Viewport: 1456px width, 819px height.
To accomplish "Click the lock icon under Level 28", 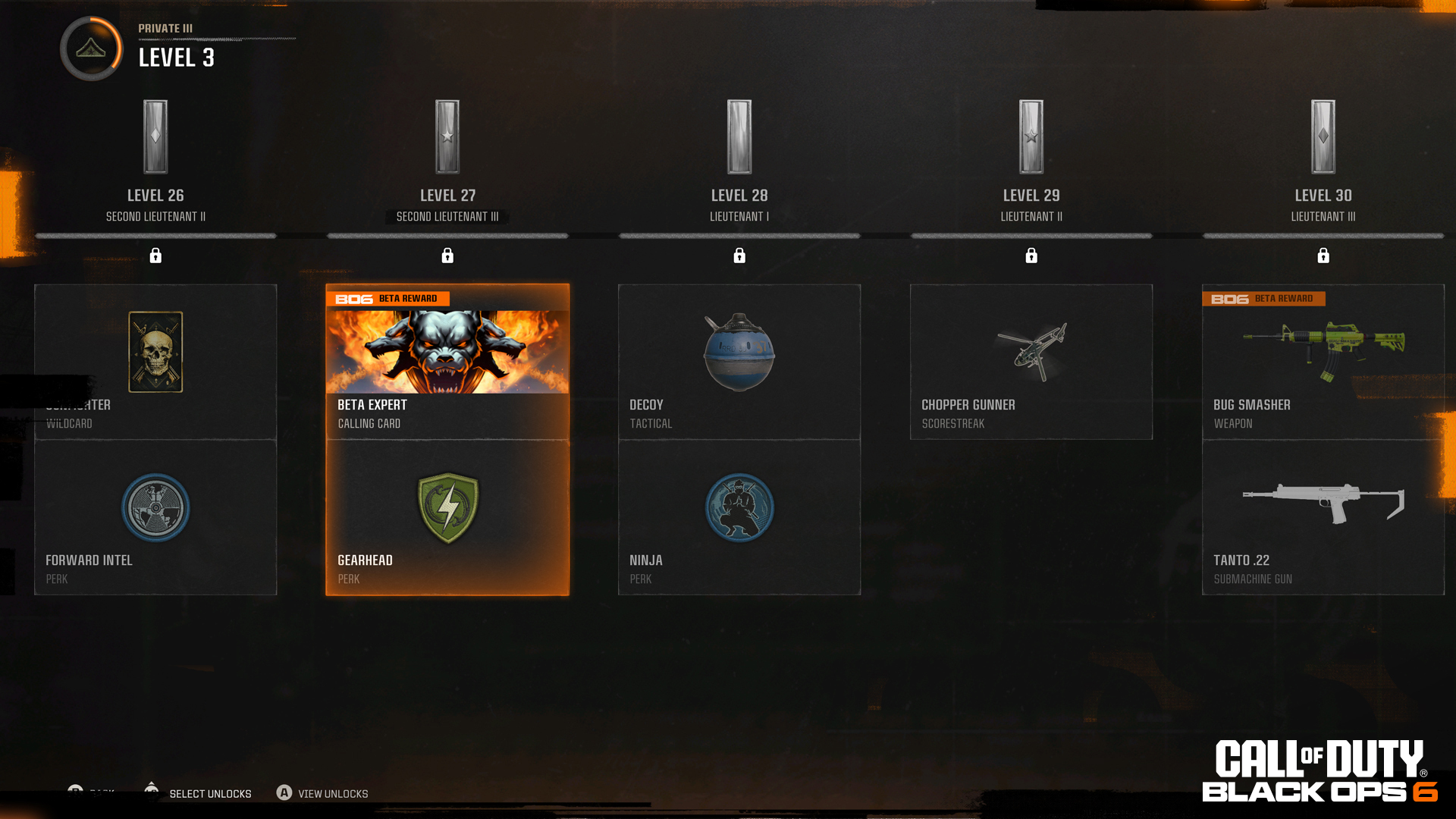I will coord(739,256).
